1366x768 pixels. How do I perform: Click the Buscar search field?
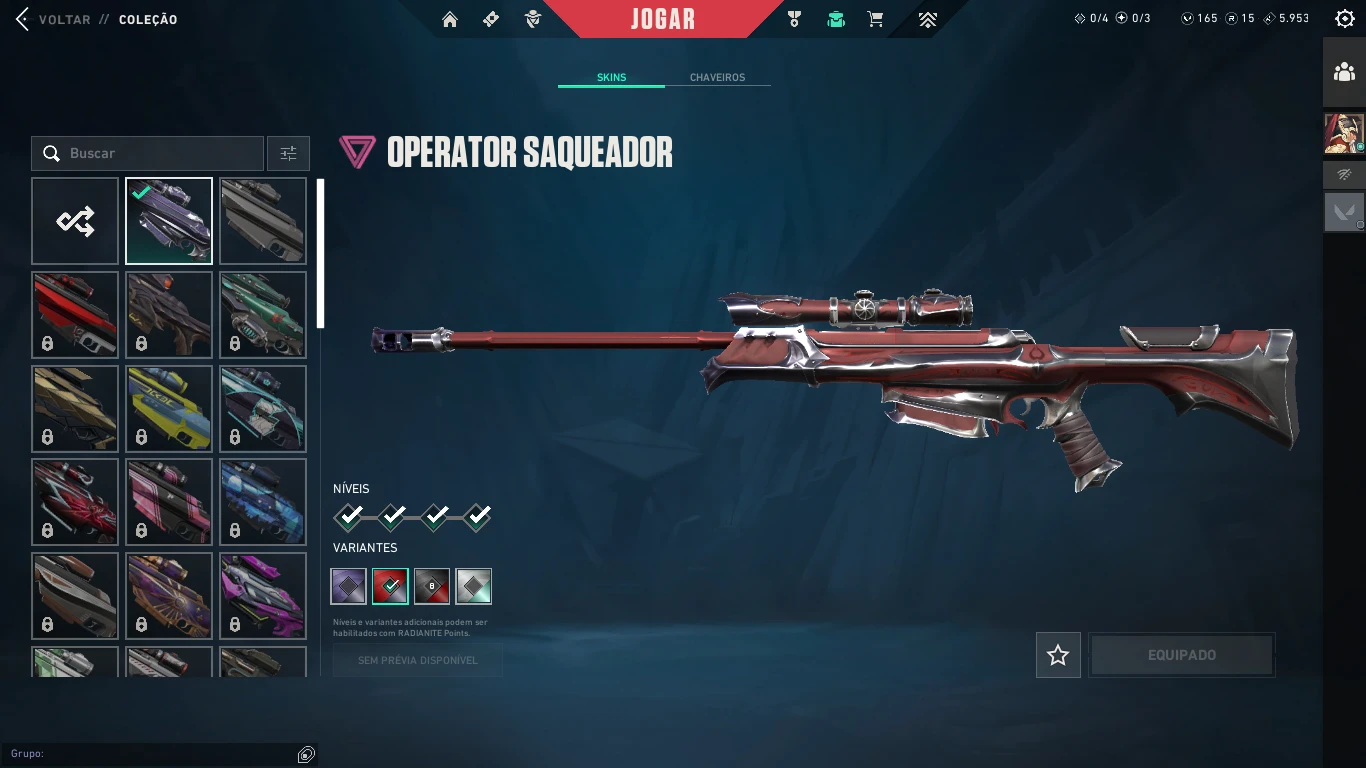coord(148,153)
